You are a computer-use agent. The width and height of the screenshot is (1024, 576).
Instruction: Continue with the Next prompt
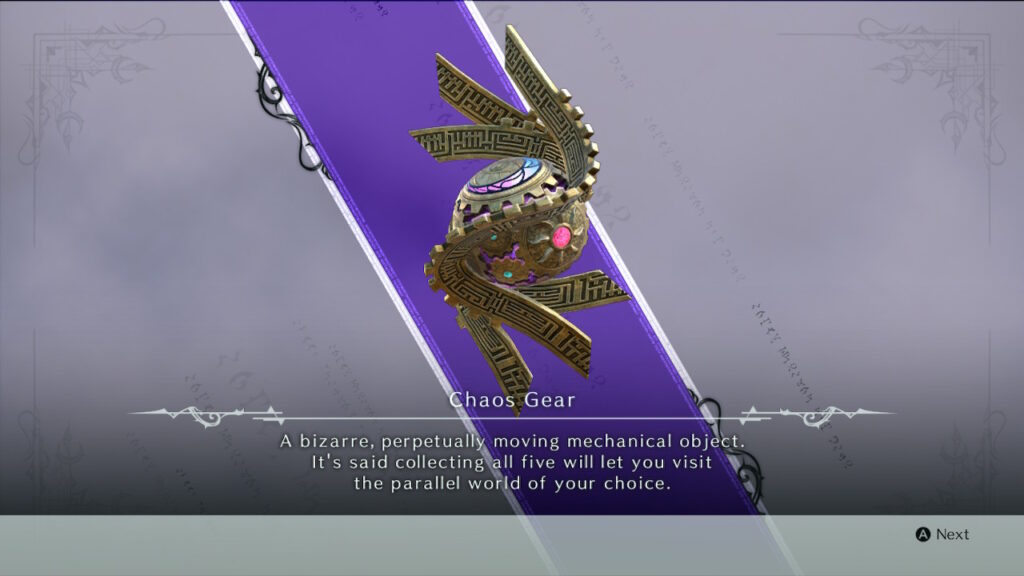tap(942, 534)
